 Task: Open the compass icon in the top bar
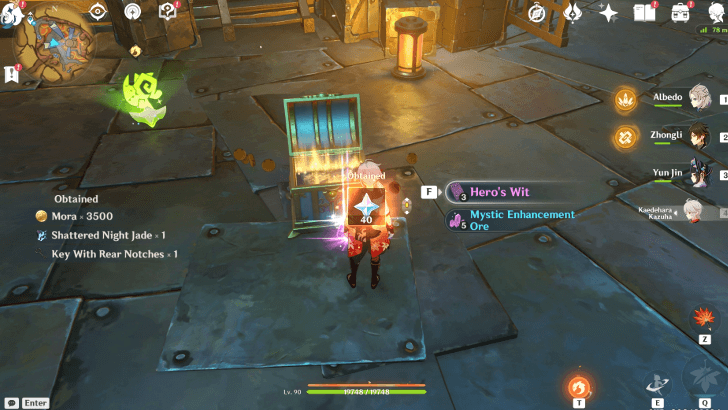pos(537,12)
